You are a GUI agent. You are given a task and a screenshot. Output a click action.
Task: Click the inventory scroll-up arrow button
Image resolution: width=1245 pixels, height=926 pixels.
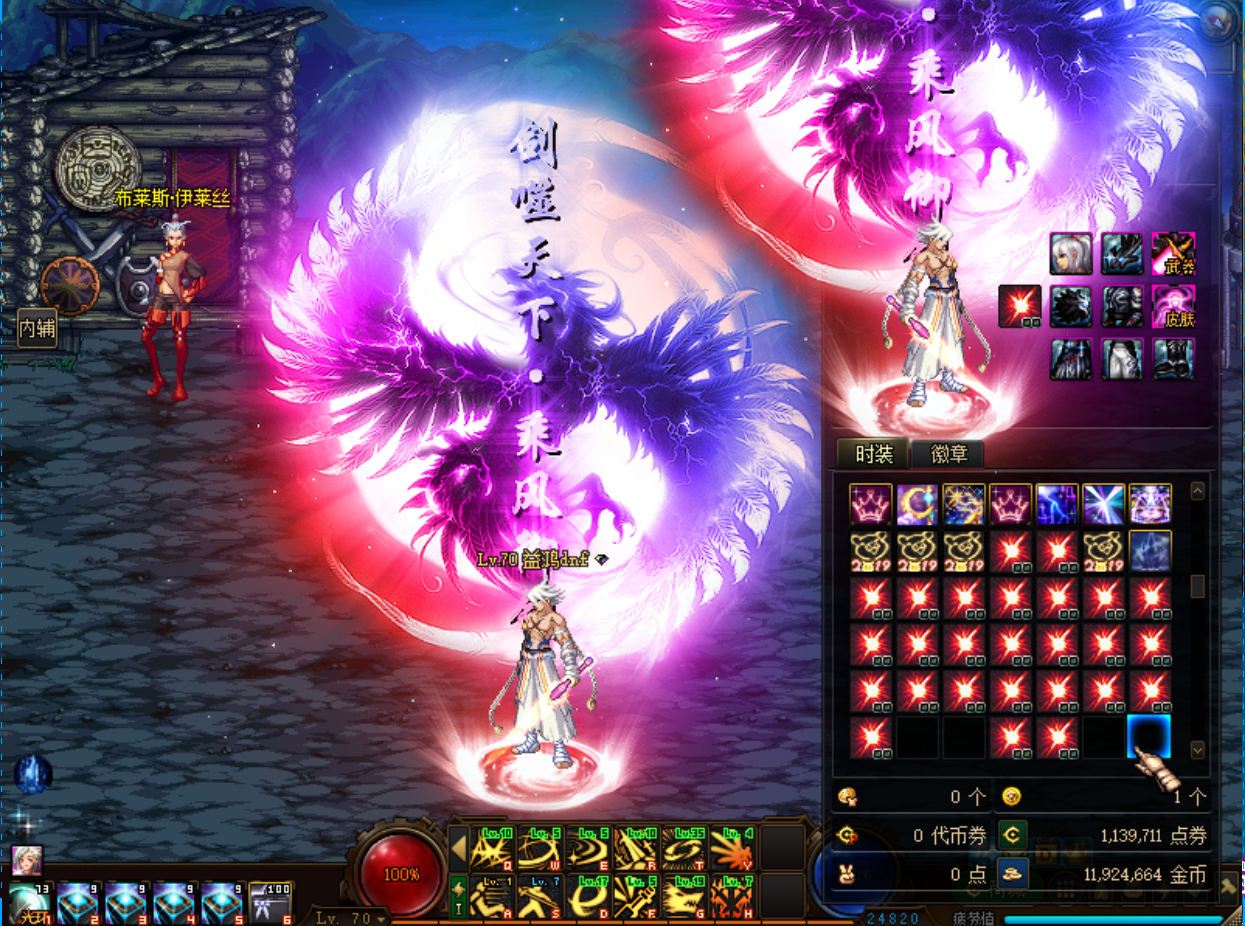pos(1197,491)
